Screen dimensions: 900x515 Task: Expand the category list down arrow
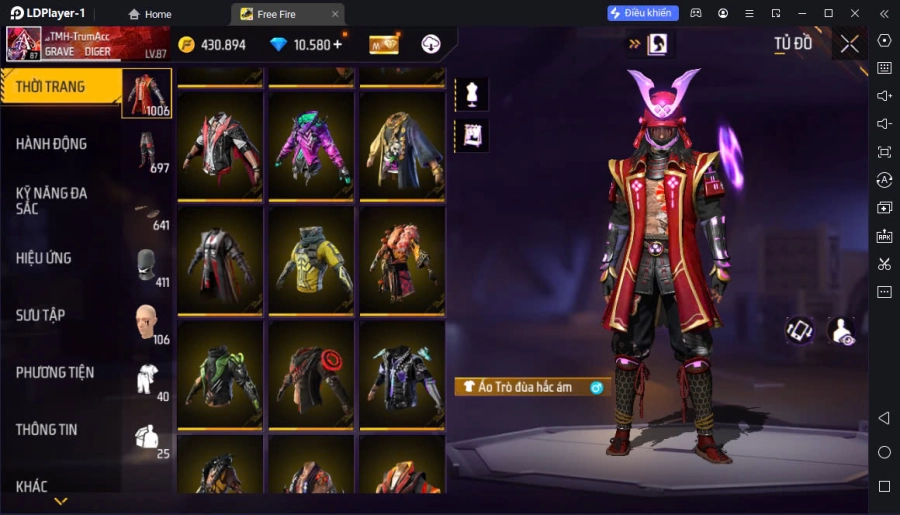[x=61, y=501]
